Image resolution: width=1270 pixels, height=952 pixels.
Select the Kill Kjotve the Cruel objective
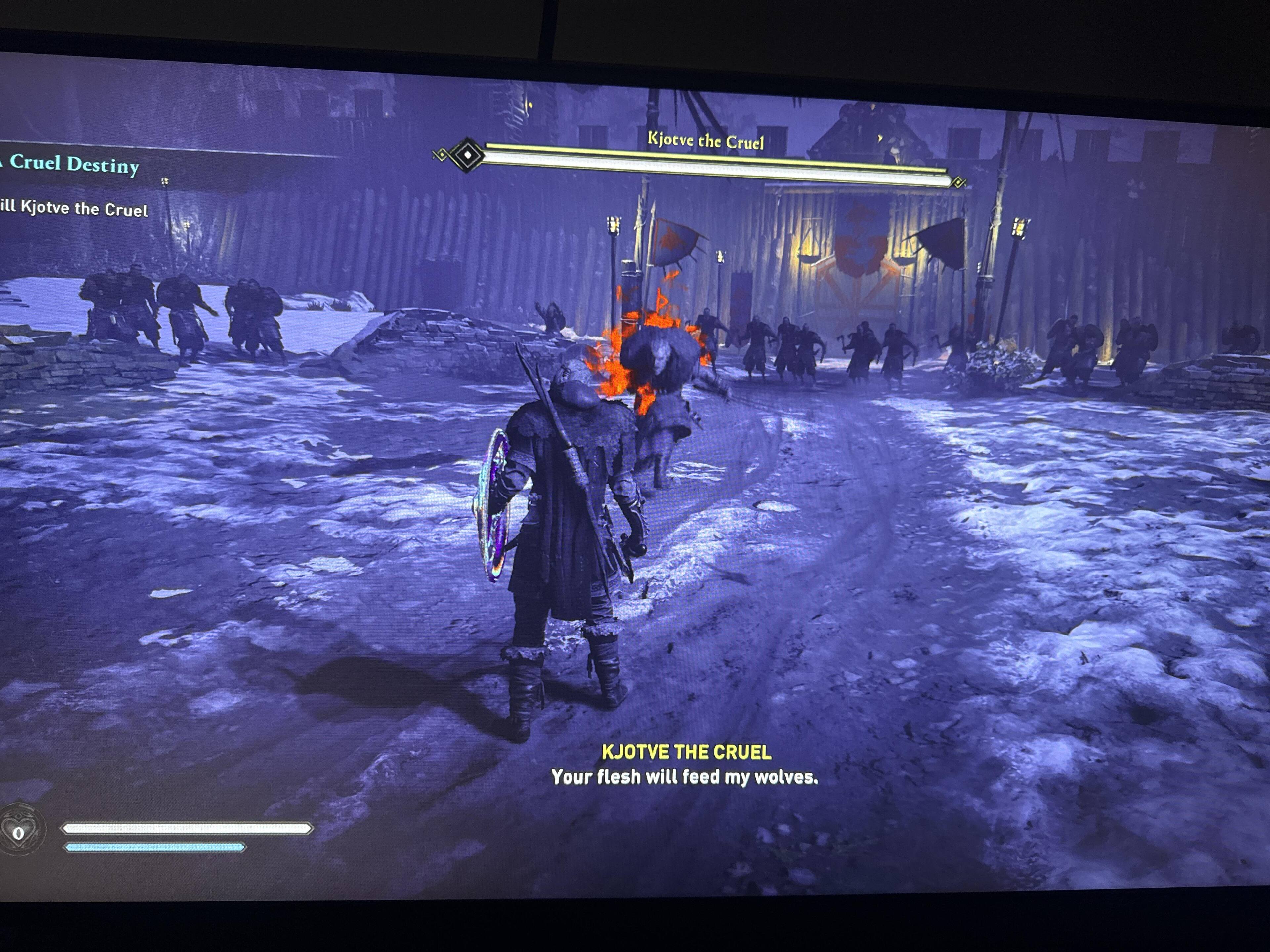(x=75, y=208)
